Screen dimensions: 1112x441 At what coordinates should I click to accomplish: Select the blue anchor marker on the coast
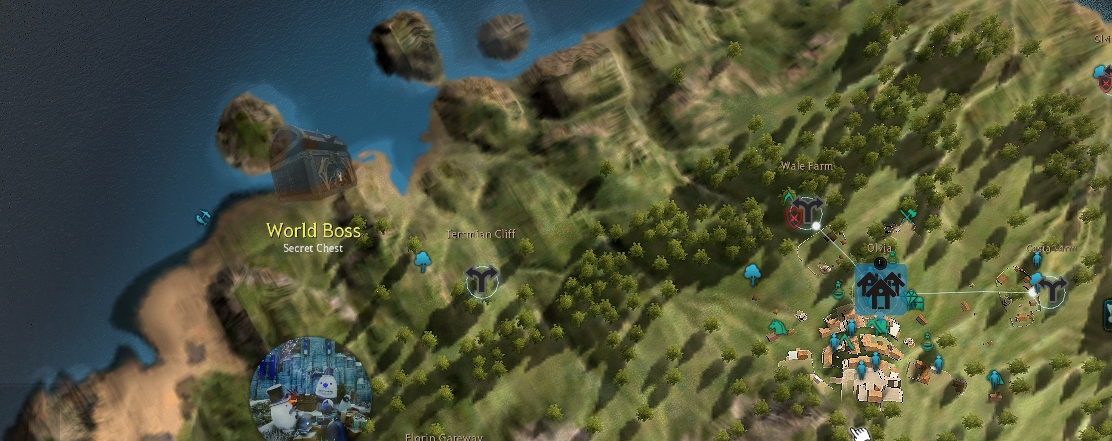click(204, 217)
